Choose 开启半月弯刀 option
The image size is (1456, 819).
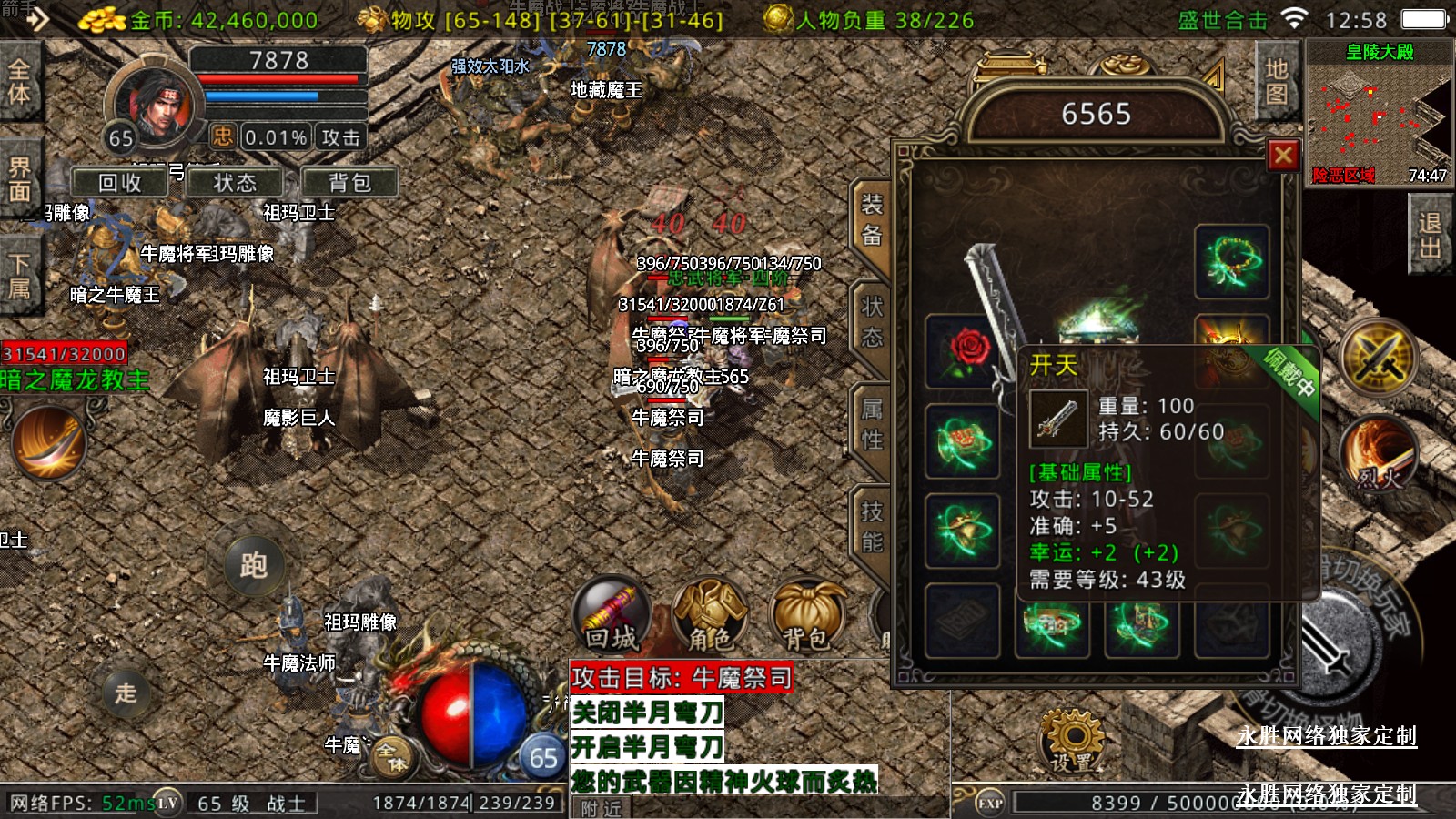[647, 747]
